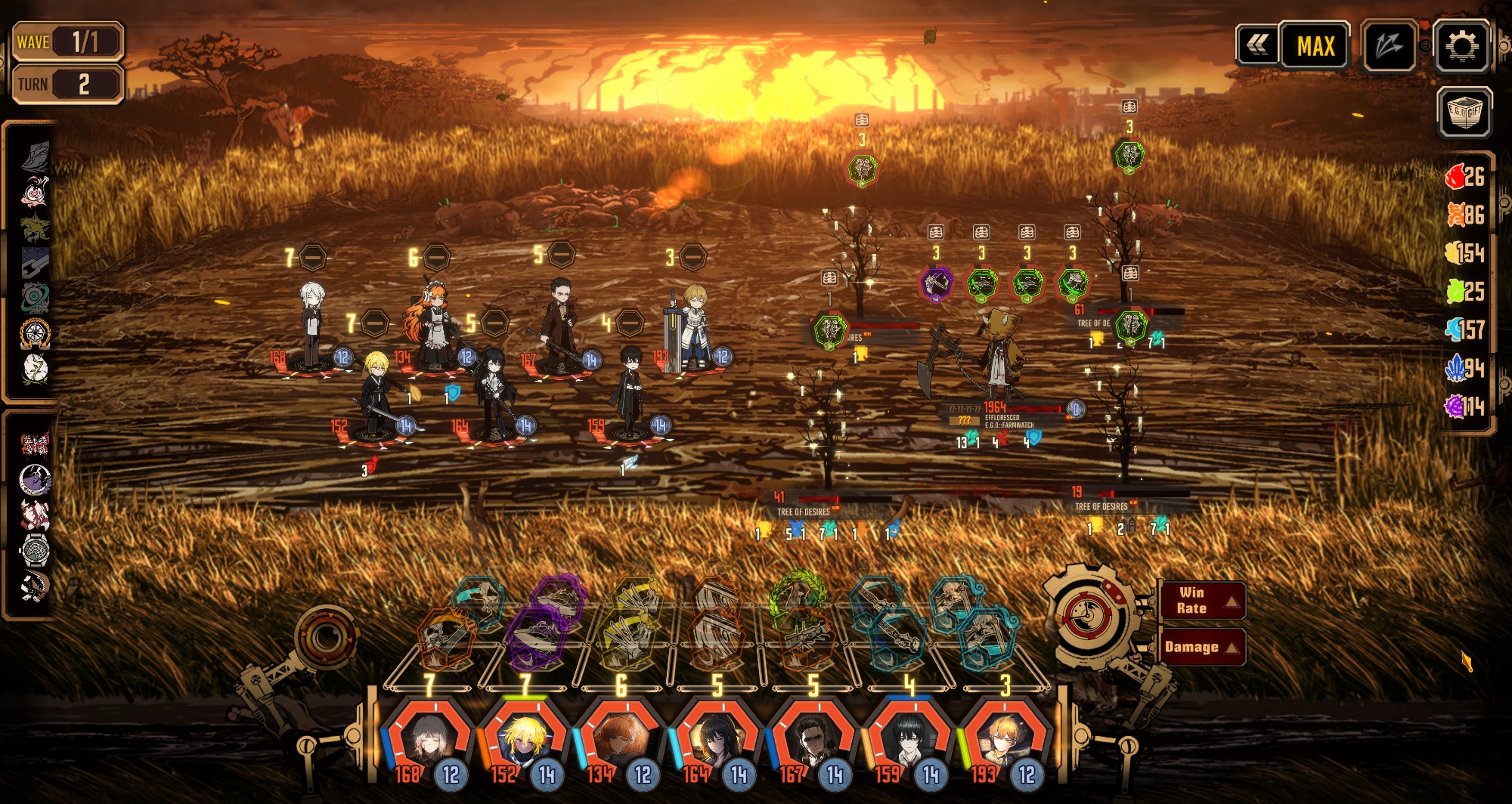Choose black-haired sinner portrait with 159 HP
This screenshot has height=804, width=1512.
909,738
